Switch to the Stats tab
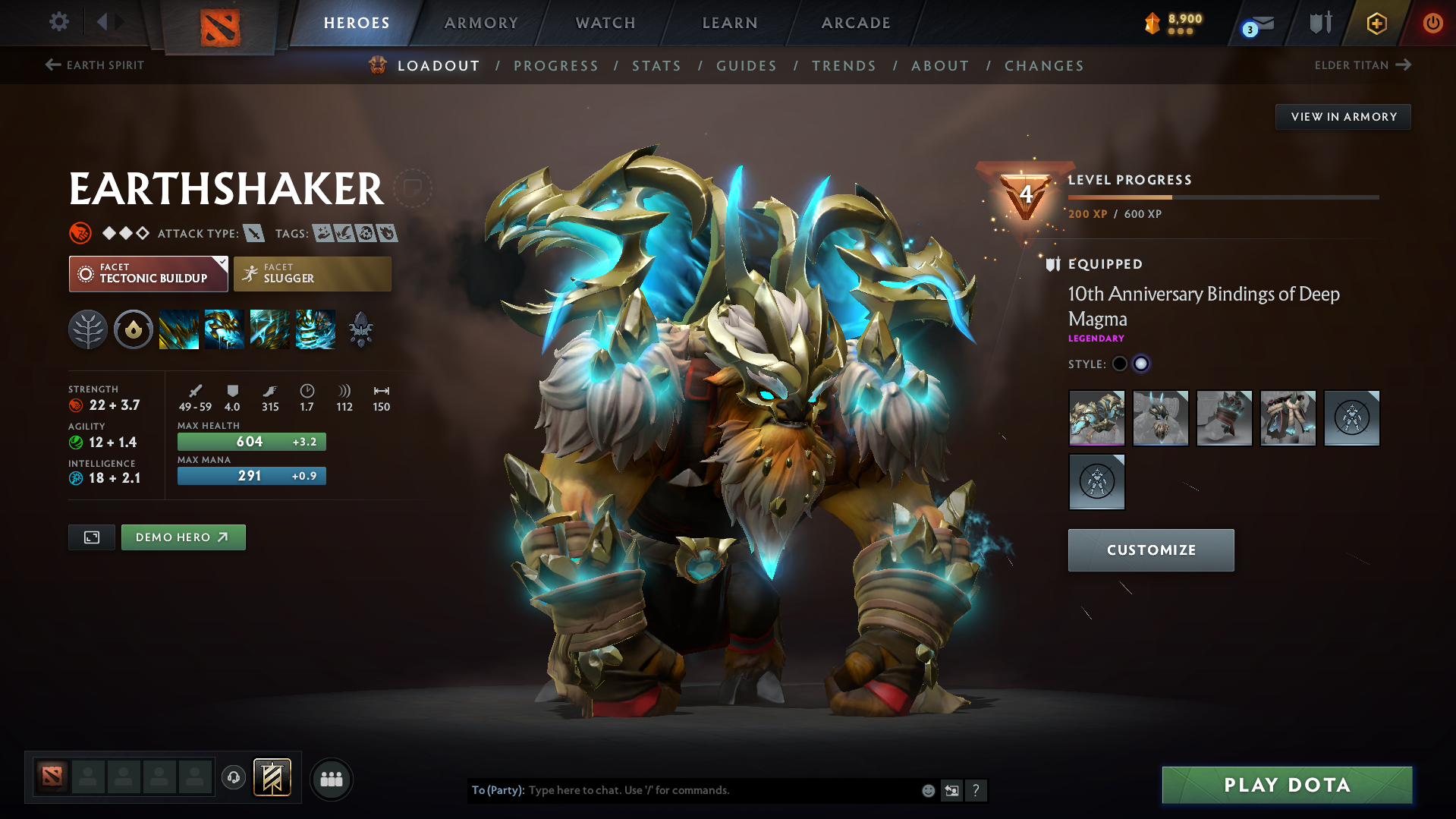Screen dimensions: 1456x819 pyautogui.click(x=656, y=65)
